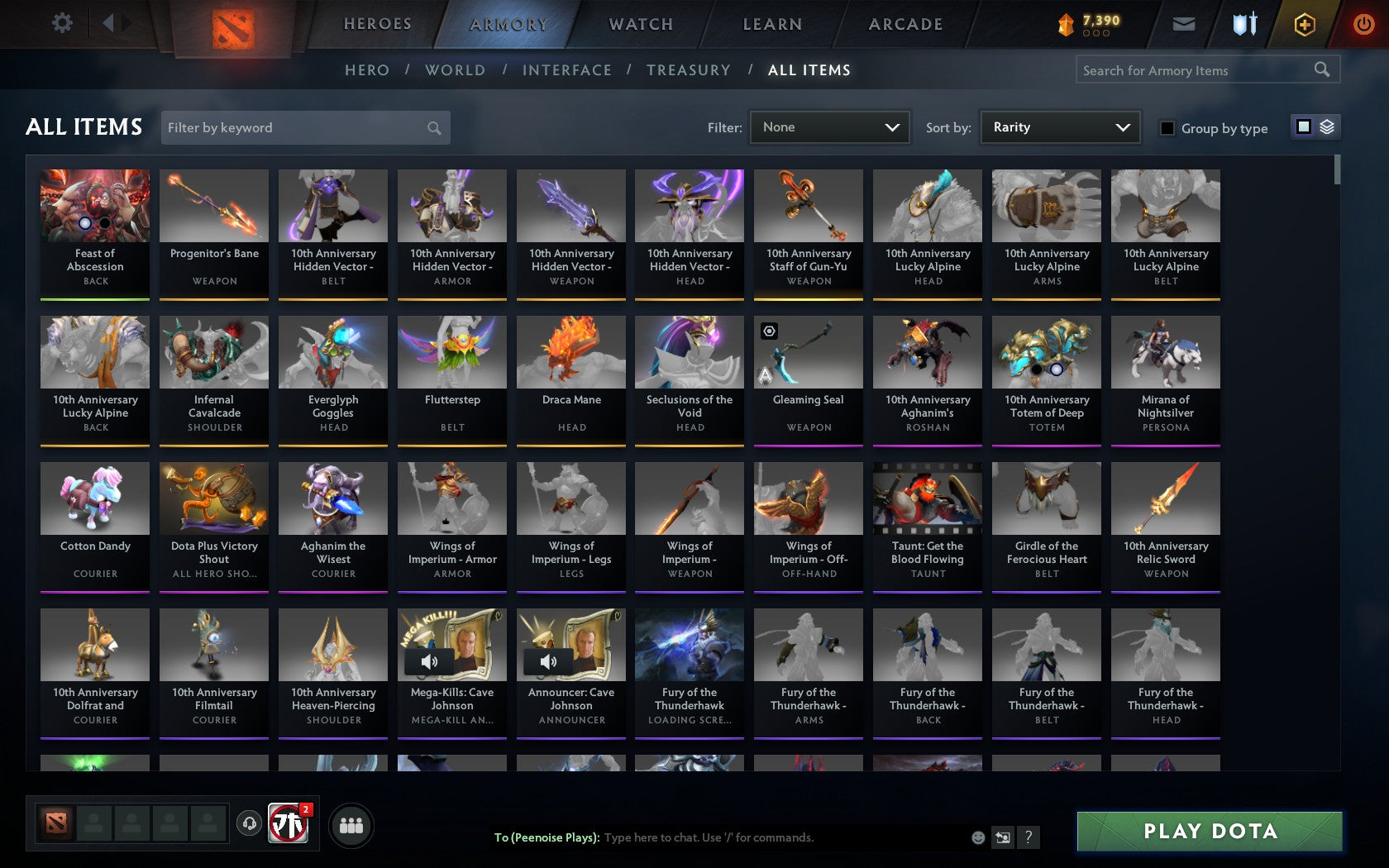This screenshot has height=868, width=1389.
Task: Open the TREASURY section
Action: point(689,70)
